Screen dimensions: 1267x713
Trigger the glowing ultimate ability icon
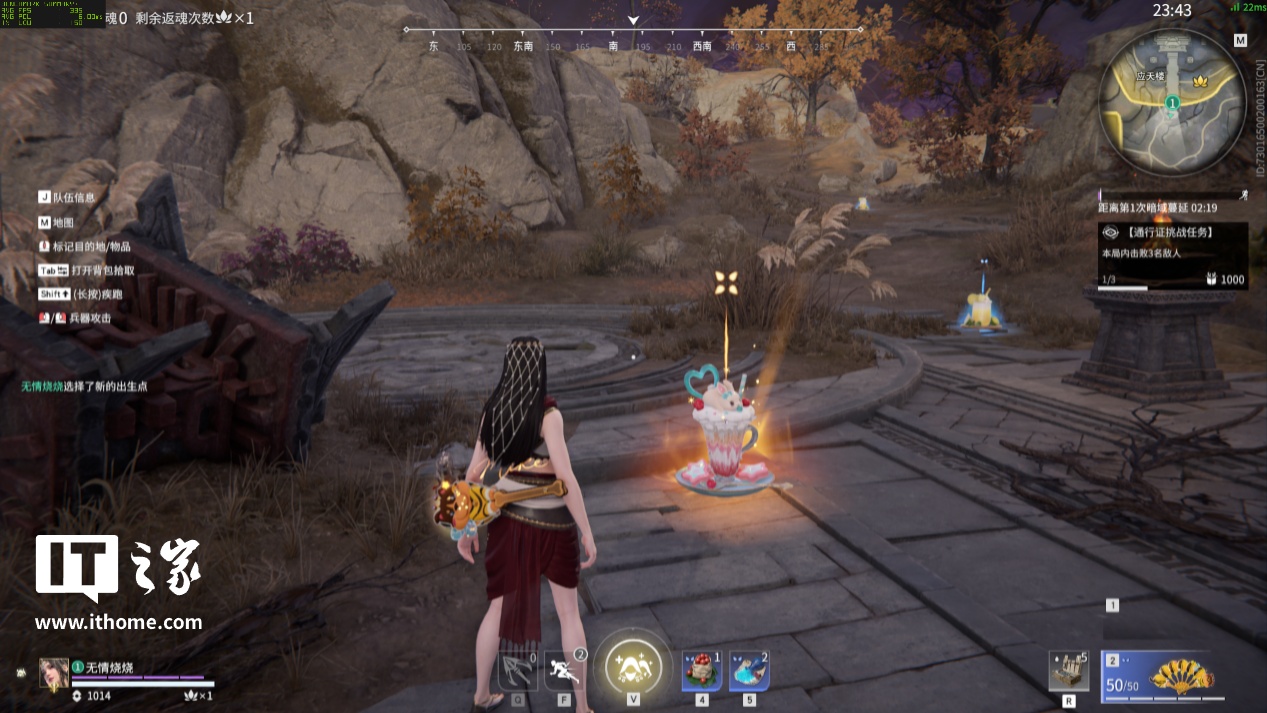click(632, 663)
